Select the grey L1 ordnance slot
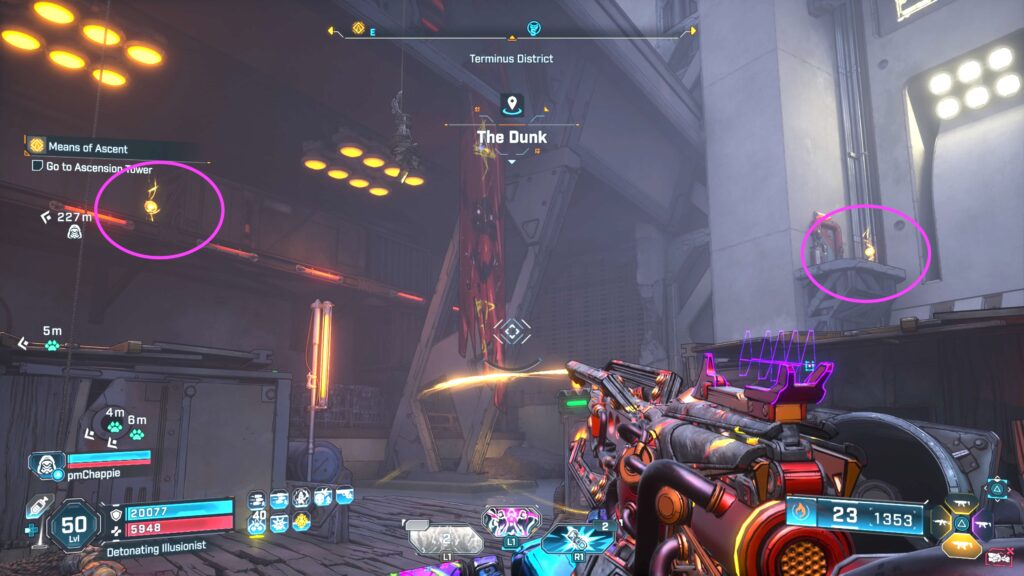The height and width of the screenshot is (576, 1024). click(x=445, y=538)
